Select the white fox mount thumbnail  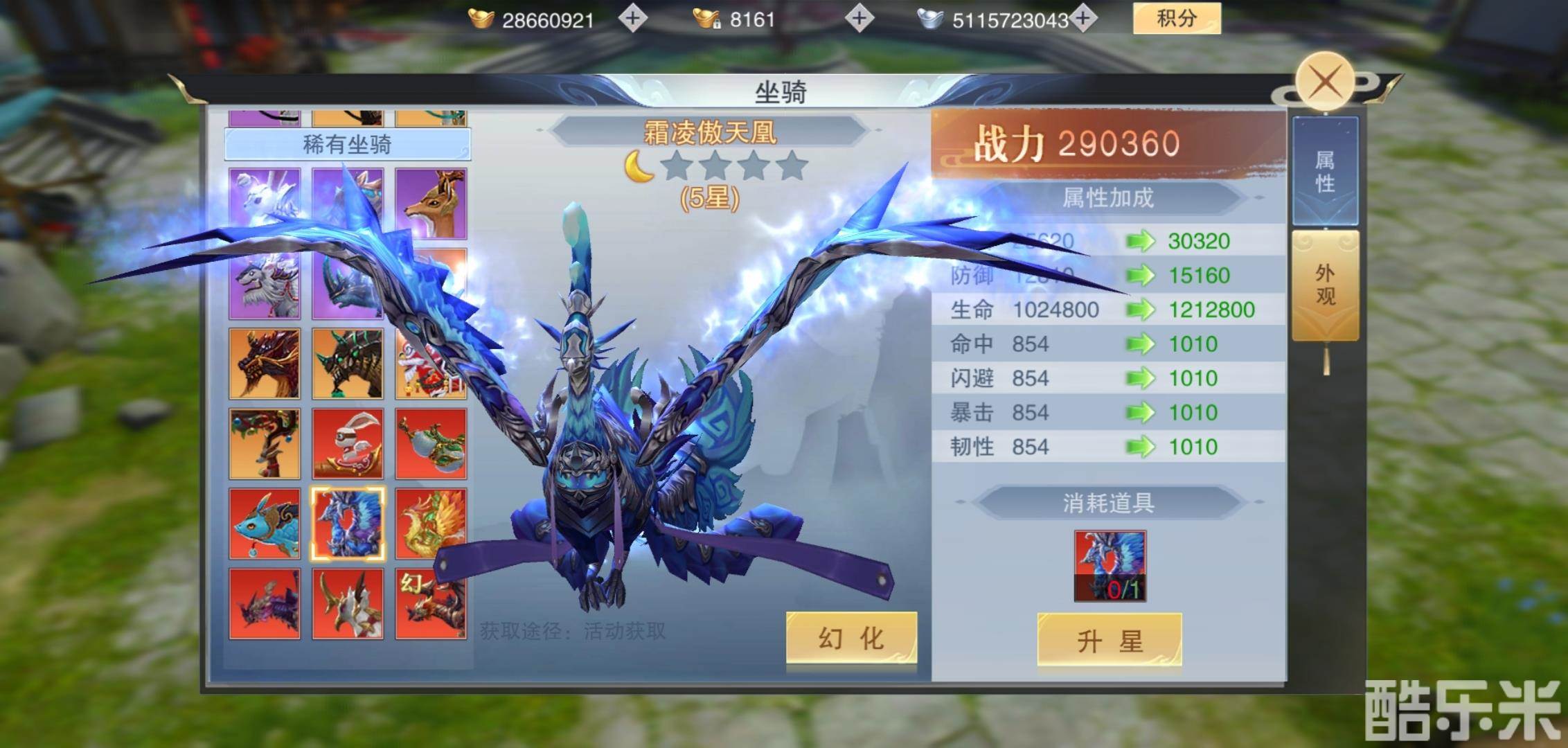click(x=265, y=199)
